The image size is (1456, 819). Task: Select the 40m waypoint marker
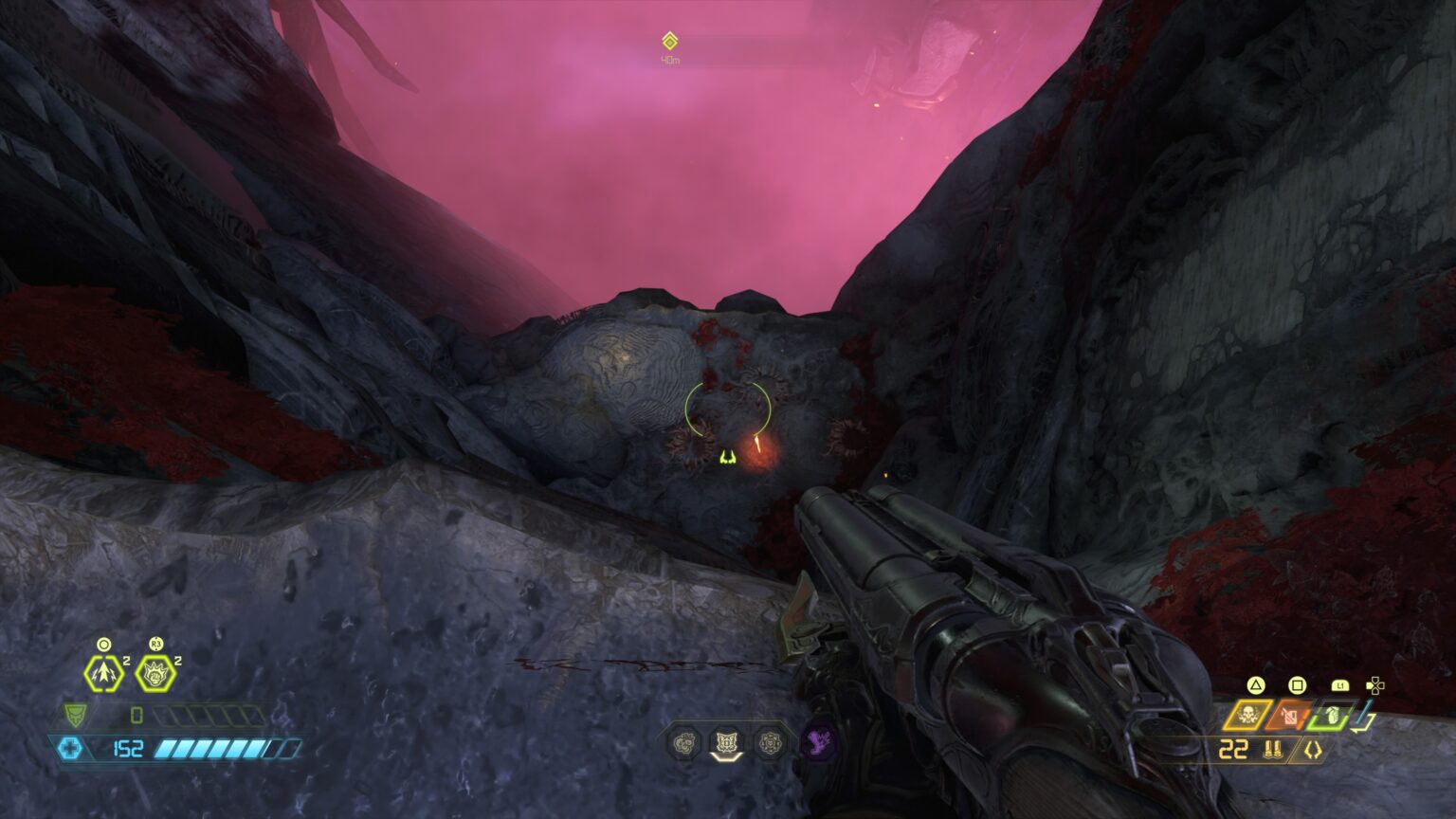pyautogui.click(x=669, y=42)
